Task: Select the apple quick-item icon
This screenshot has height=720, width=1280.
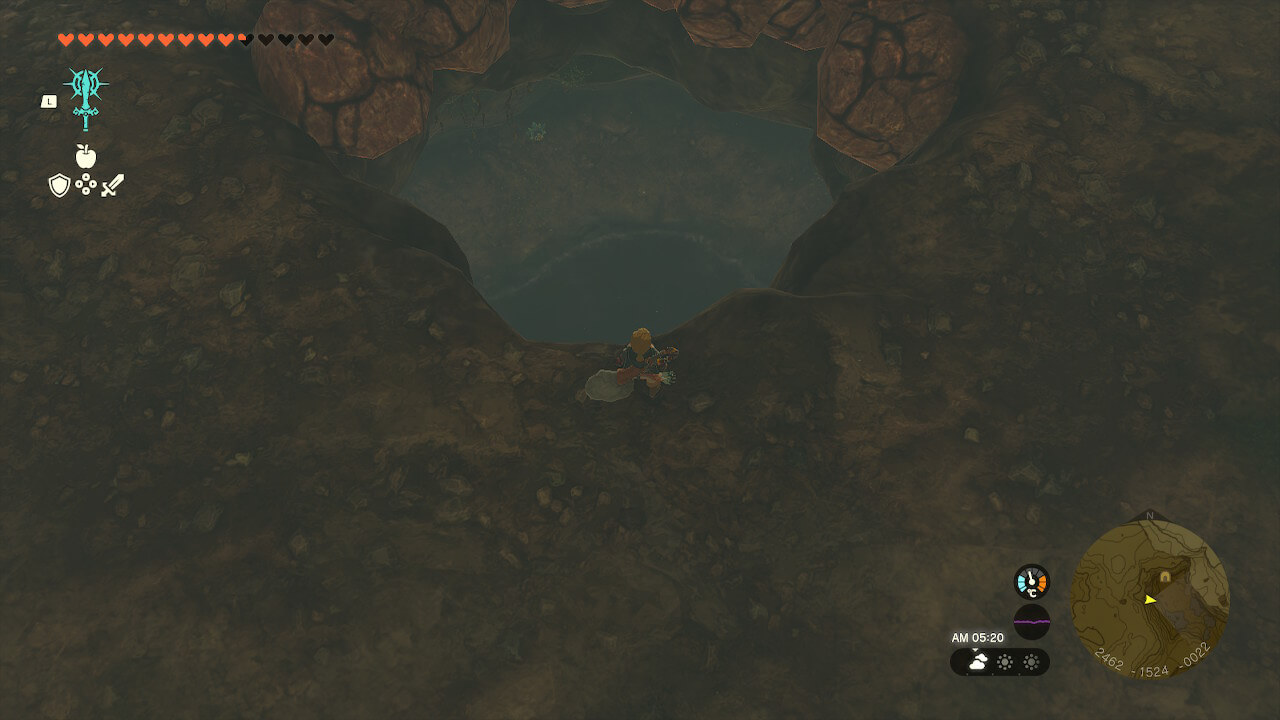Action: click(x=86, y=156)
